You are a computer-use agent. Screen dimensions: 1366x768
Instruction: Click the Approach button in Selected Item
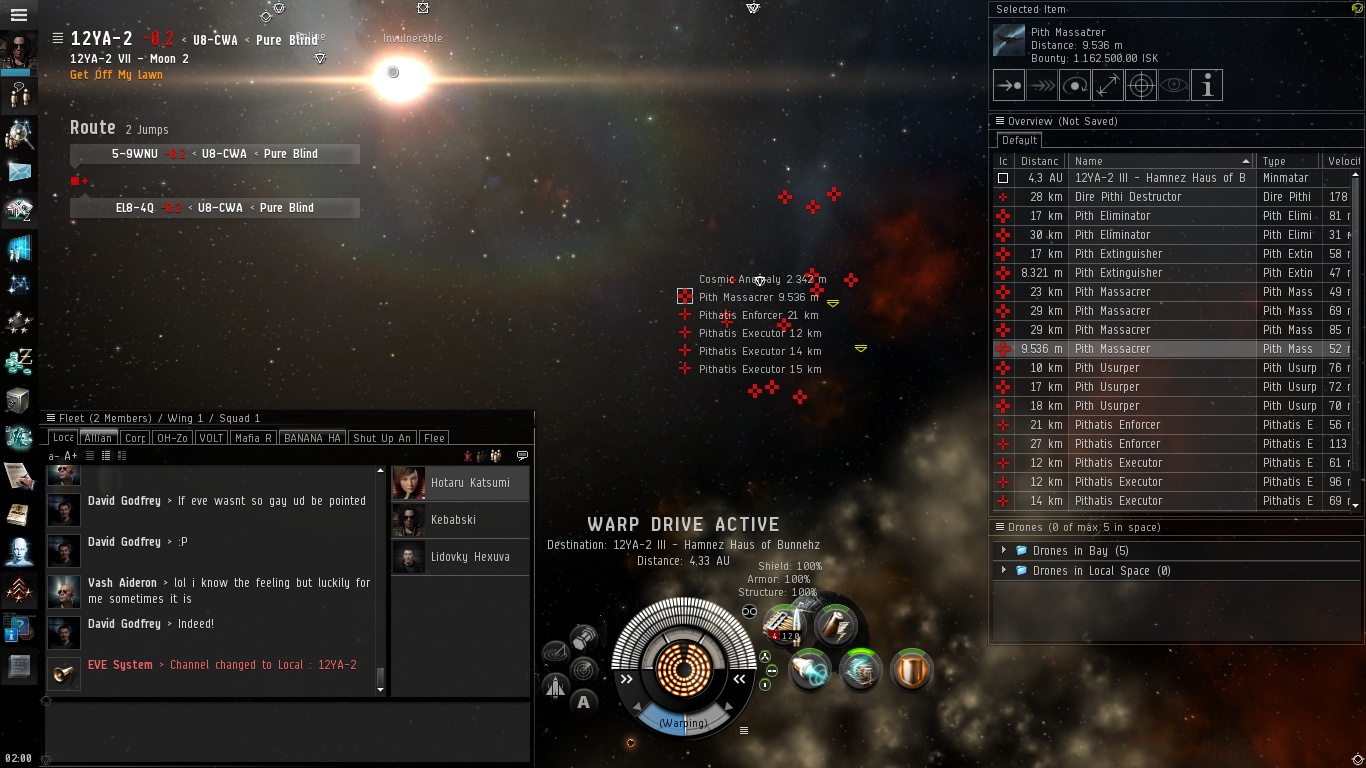(1009, 86)
